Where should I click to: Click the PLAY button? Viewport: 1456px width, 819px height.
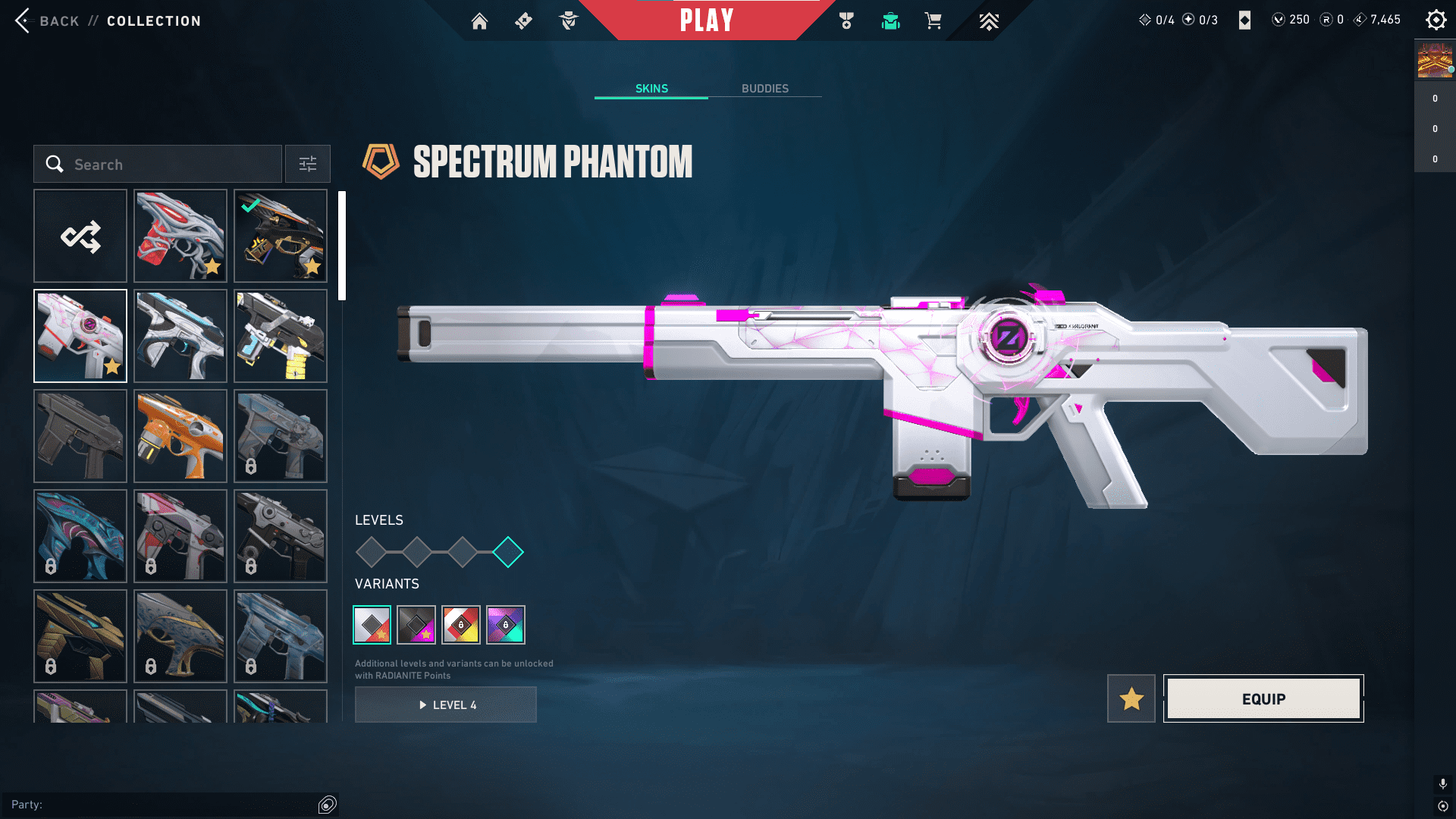[x=706, y=20]
